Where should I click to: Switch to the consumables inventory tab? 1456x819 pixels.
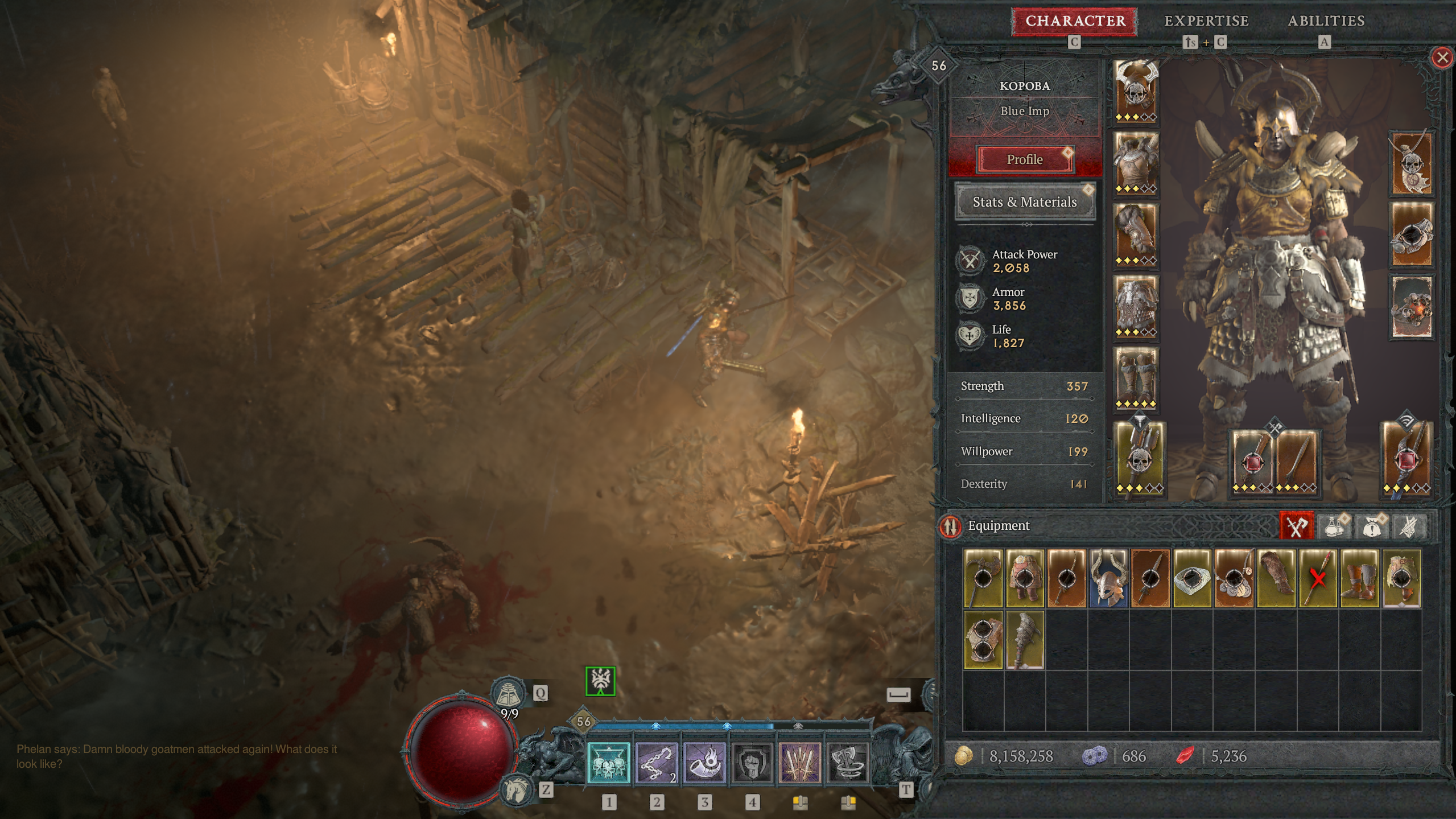click(x=1333, y=526)
